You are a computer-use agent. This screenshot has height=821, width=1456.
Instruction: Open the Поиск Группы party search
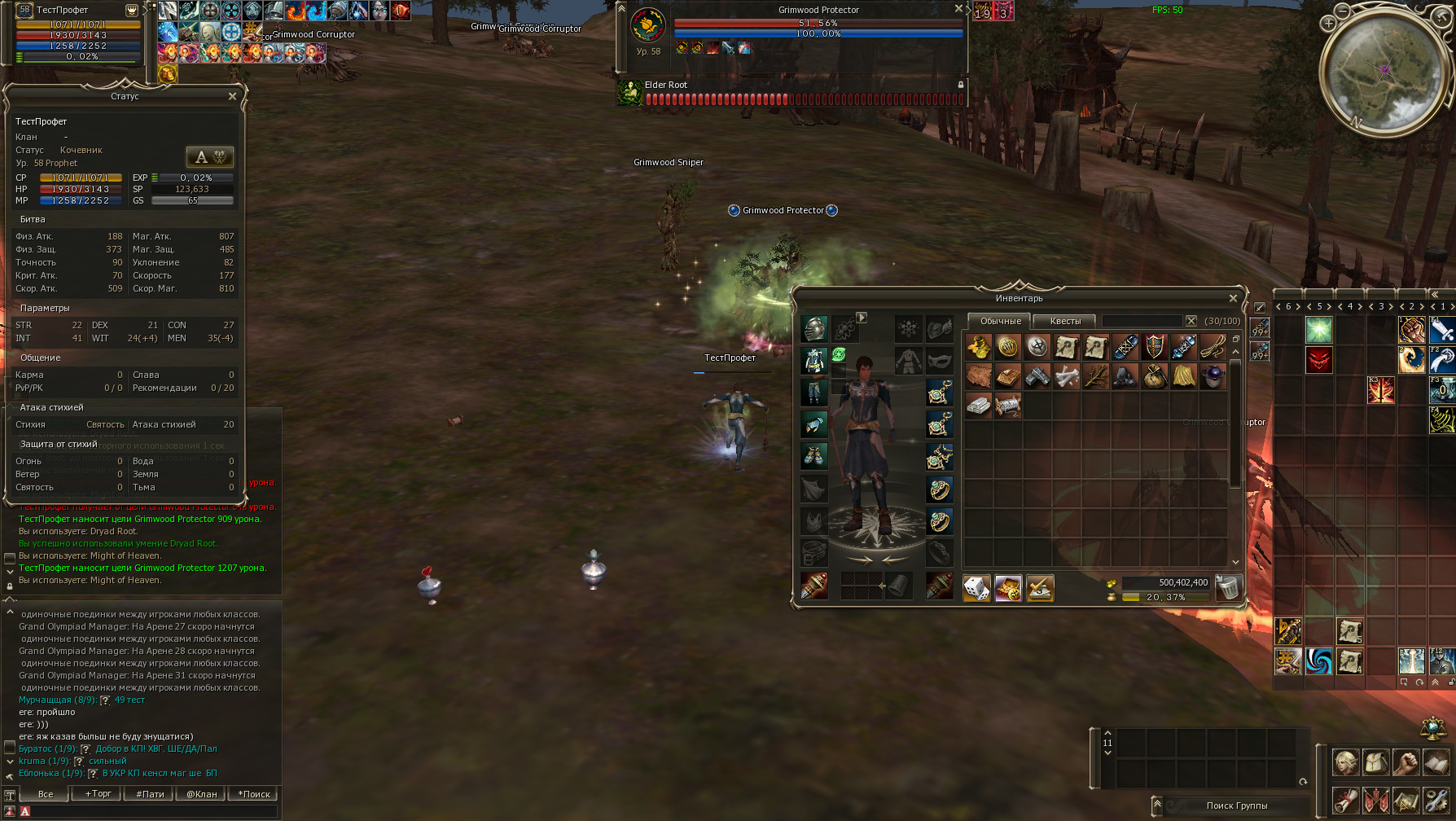(1236, 806)
